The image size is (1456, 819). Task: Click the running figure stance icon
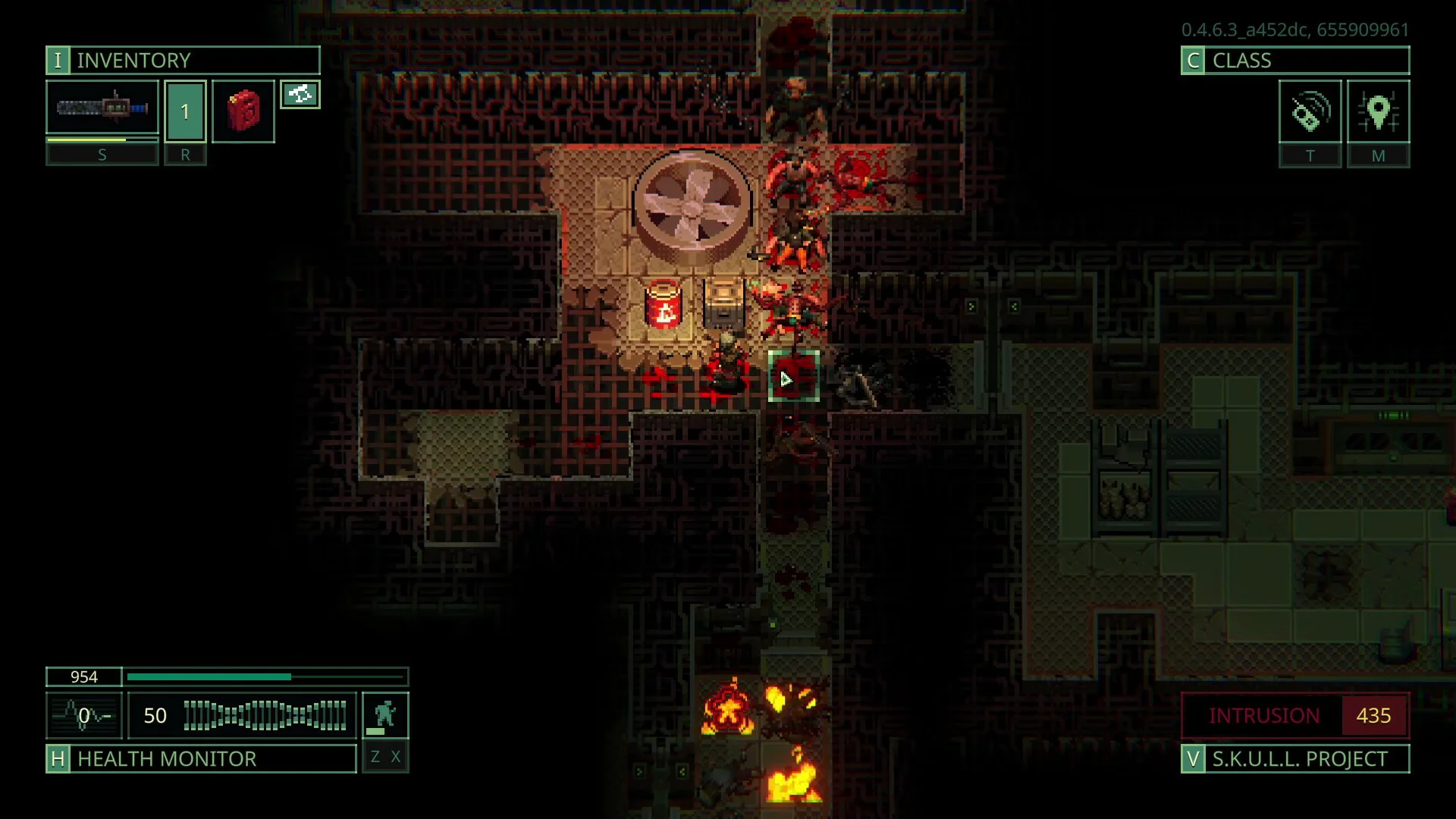click(x=385, y=715)
